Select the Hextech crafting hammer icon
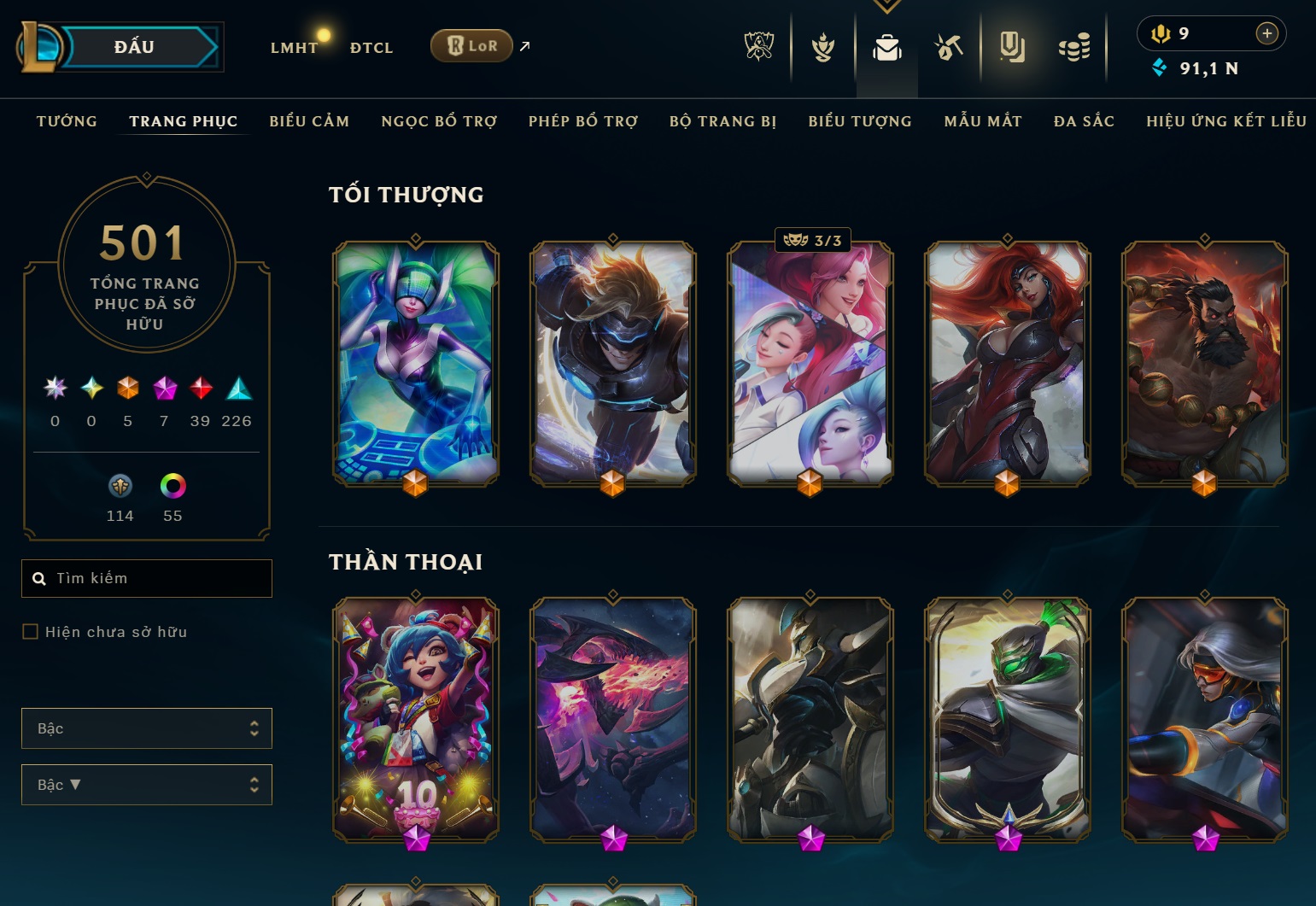1316x906 pixels. (x=949, y=47)
